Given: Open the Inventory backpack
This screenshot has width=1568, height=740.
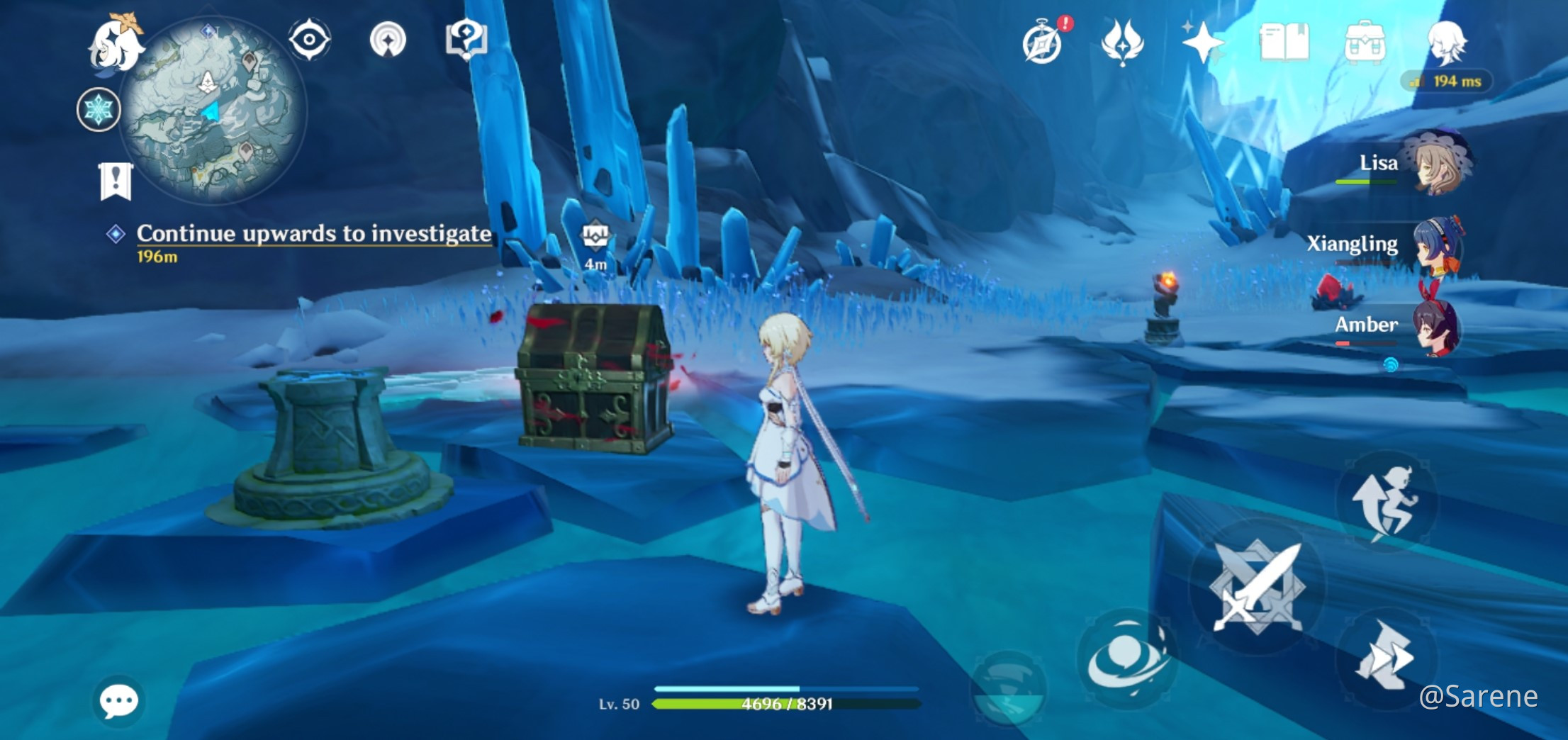Looking at the screenshot, I should 1365,43.
